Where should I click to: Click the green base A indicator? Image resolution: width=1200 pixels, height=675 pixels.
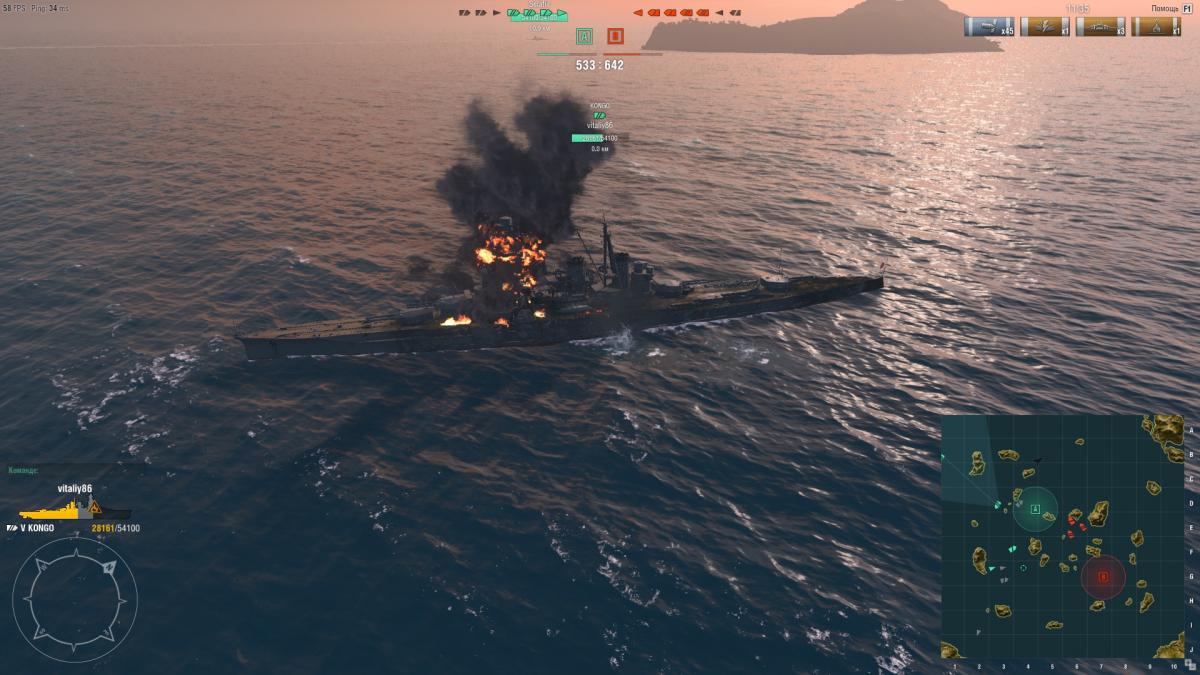[585, 37]
